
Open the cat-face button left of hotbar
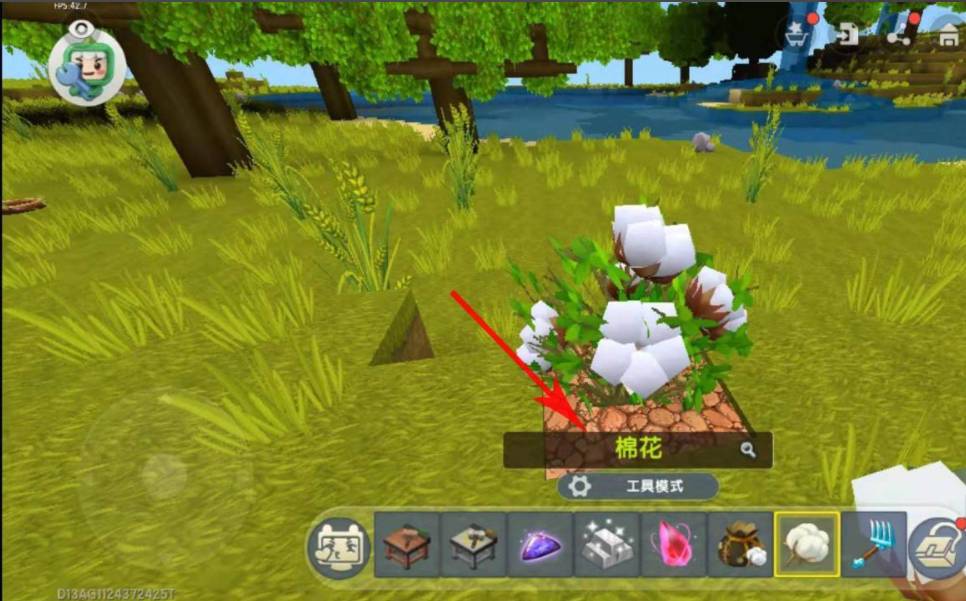[x=337, y=546]
